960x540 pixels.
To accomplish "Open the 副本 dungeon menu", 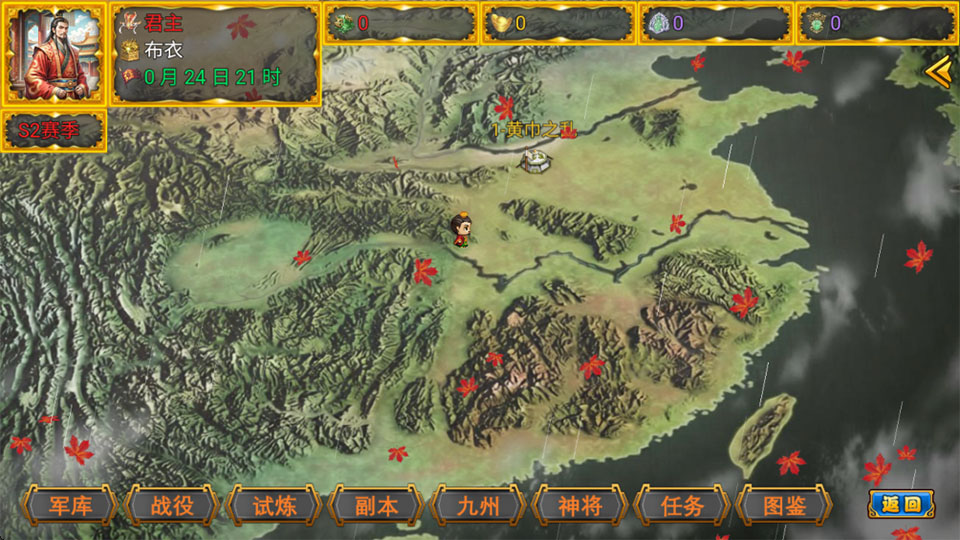I will (x=376, y=505).
